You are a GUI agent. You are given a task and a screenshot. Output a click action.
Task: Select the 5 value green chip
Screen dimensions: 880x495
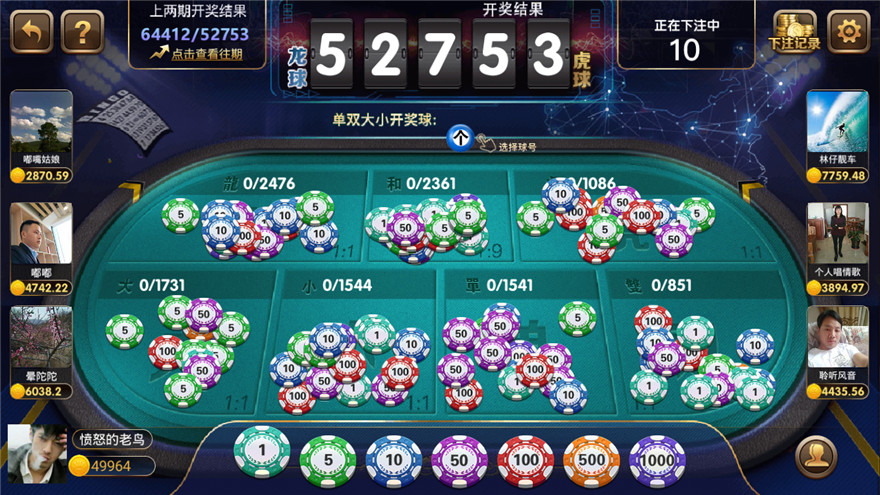click(327, 461)
